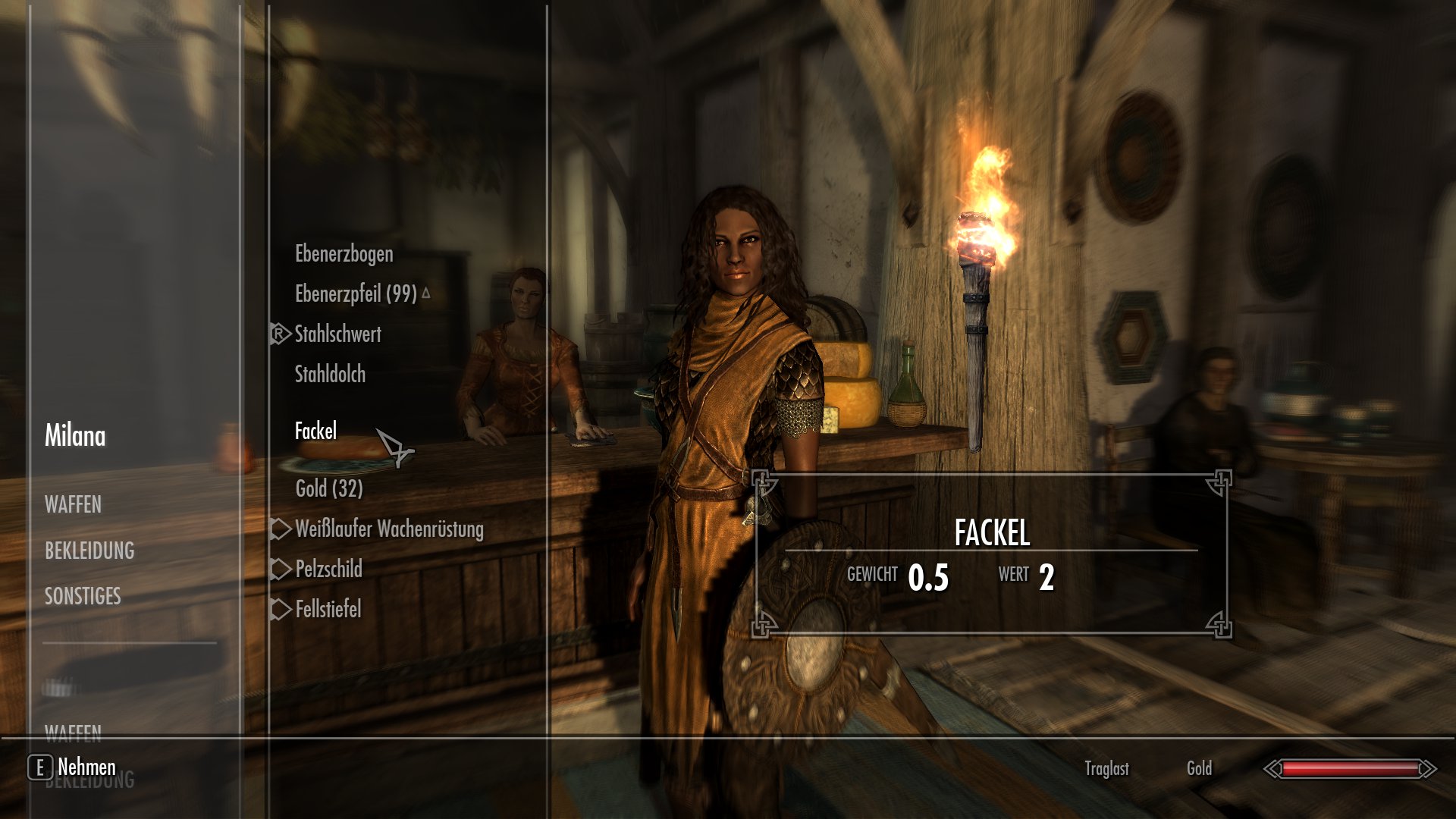This screenshot has width=1456, height=819.
Task: Select the Pelzschild item
Action: coord(328,569)
